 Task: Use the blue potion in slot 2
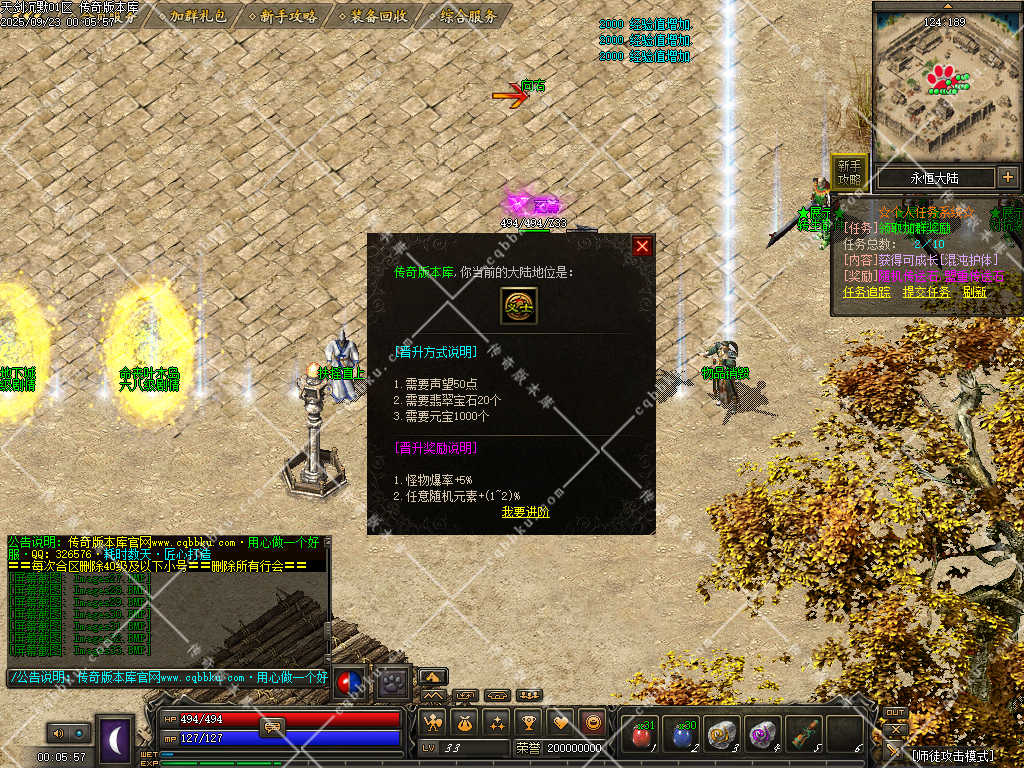[682, 734]
